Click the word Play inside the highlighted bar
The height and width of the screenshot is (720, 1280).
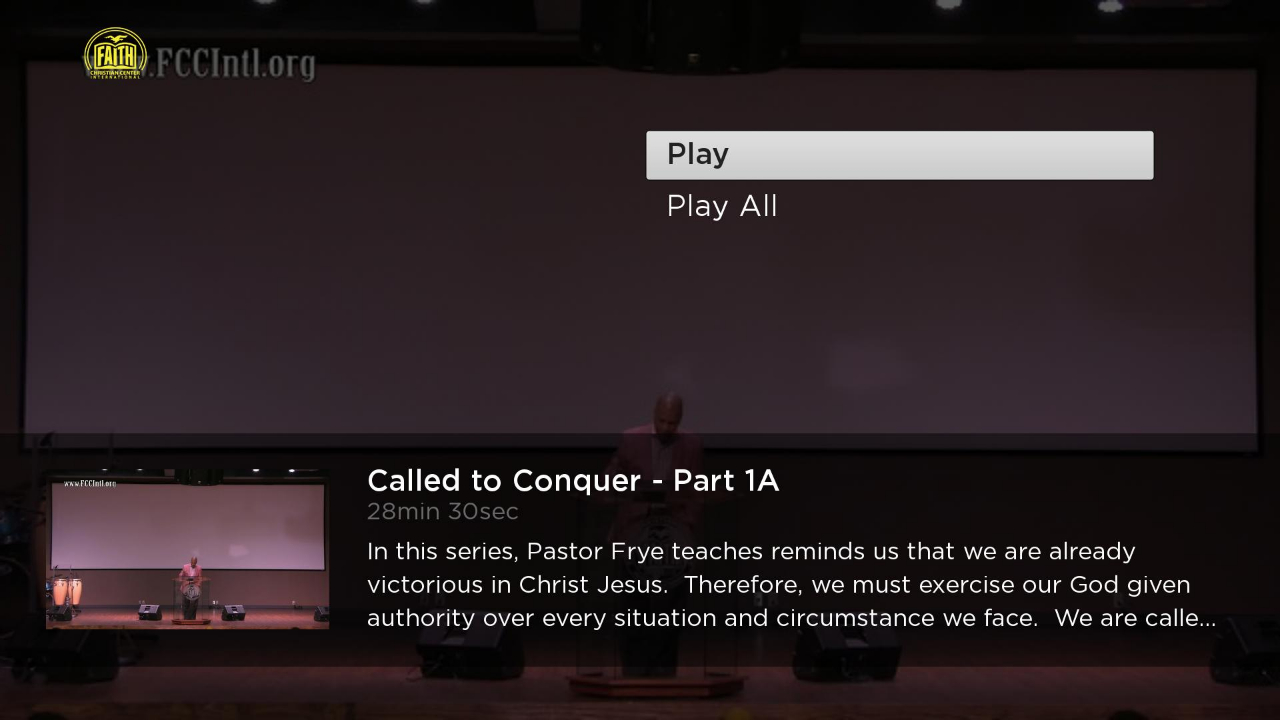click(x=697, y=154)
